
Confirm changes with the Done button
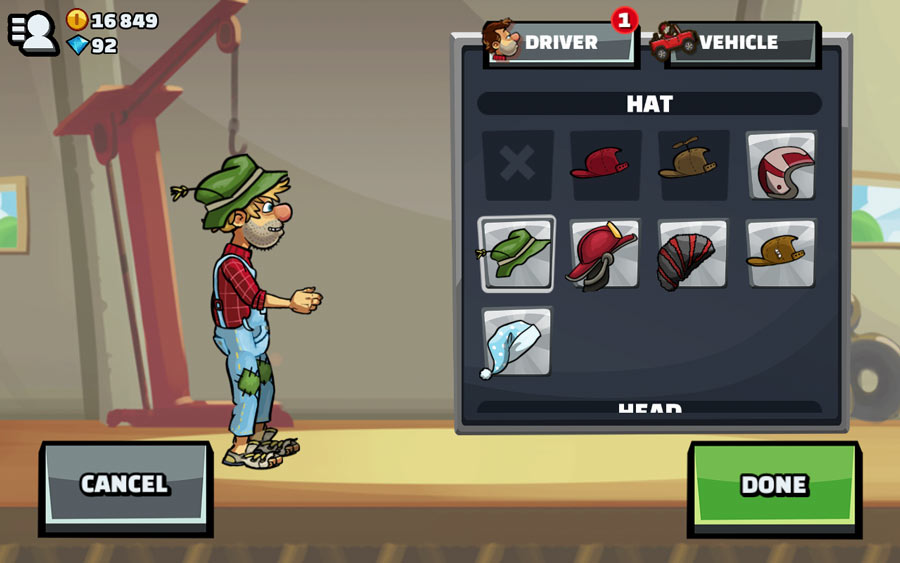[774, 484]
